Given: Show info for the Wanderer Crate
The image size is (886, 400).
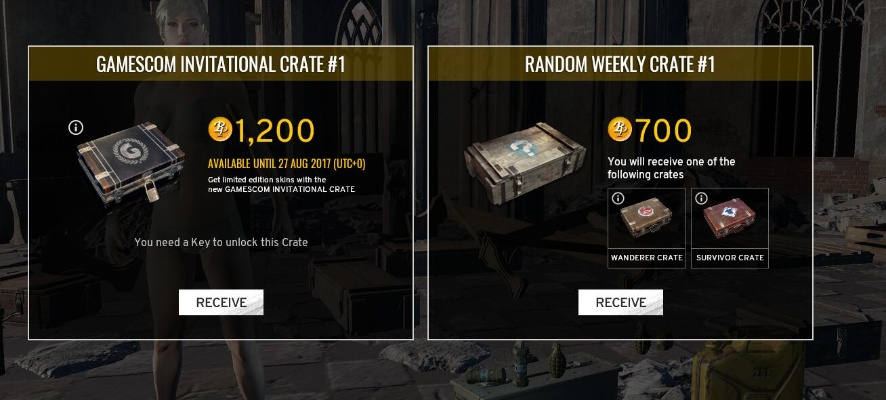Looking at the screenshot, I should (618, 198).
